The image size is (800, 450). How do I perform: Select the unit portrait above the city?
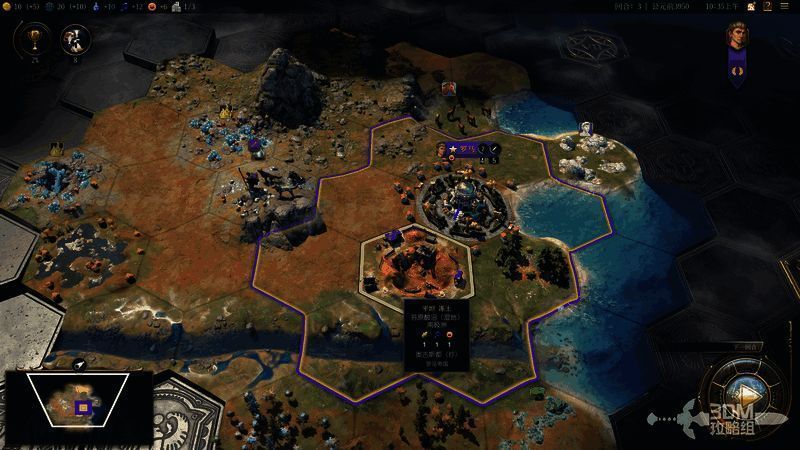449,89
